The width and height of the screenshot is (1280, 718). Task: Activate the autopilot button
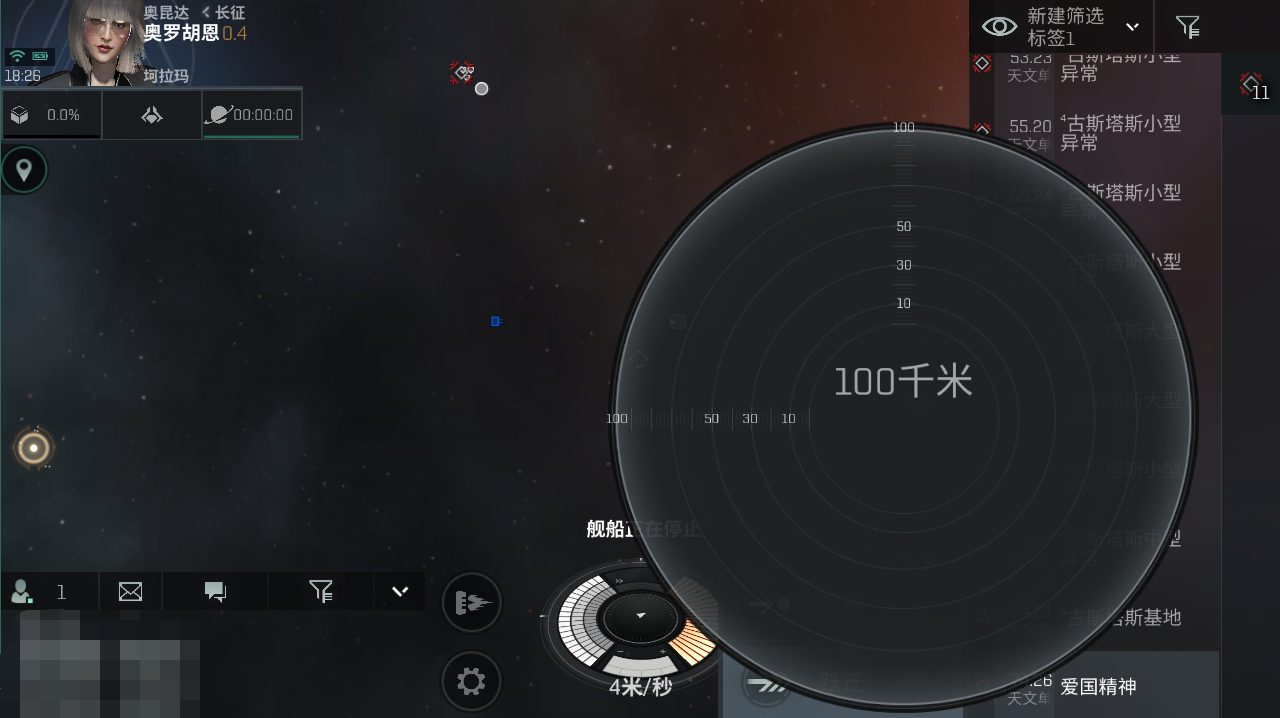click(471, 603)
